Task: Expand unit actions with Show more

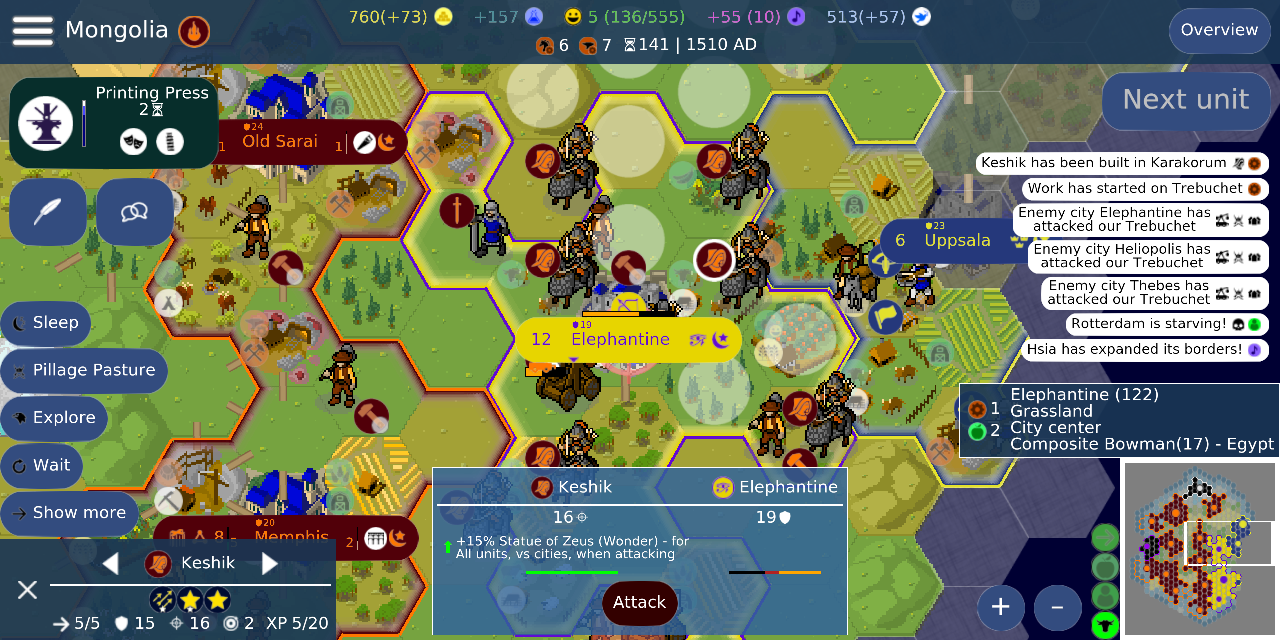Action: click(x=70, y=513)
